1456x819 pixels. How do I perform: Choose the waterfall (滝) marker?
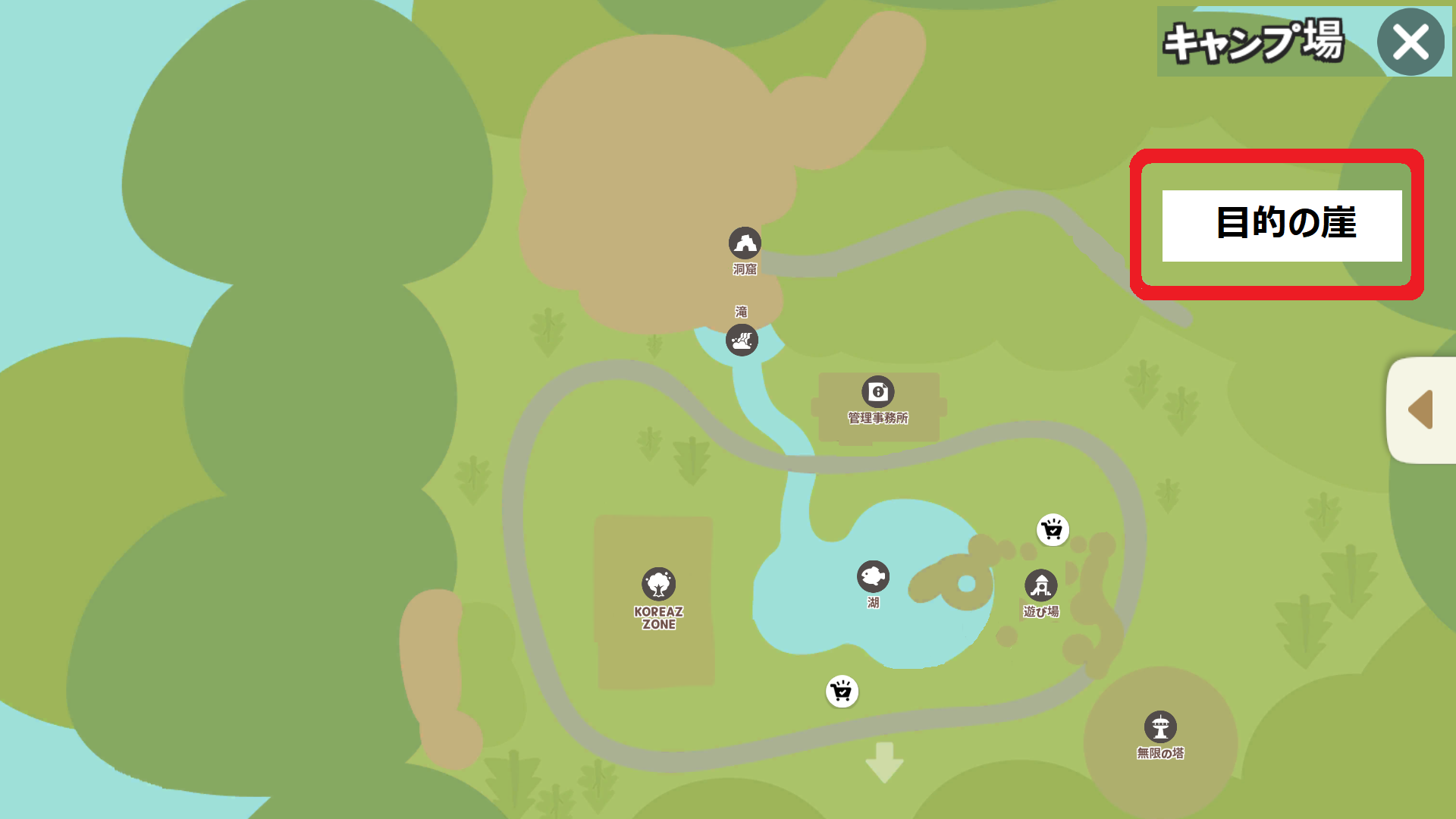click(x=742, y=340)
